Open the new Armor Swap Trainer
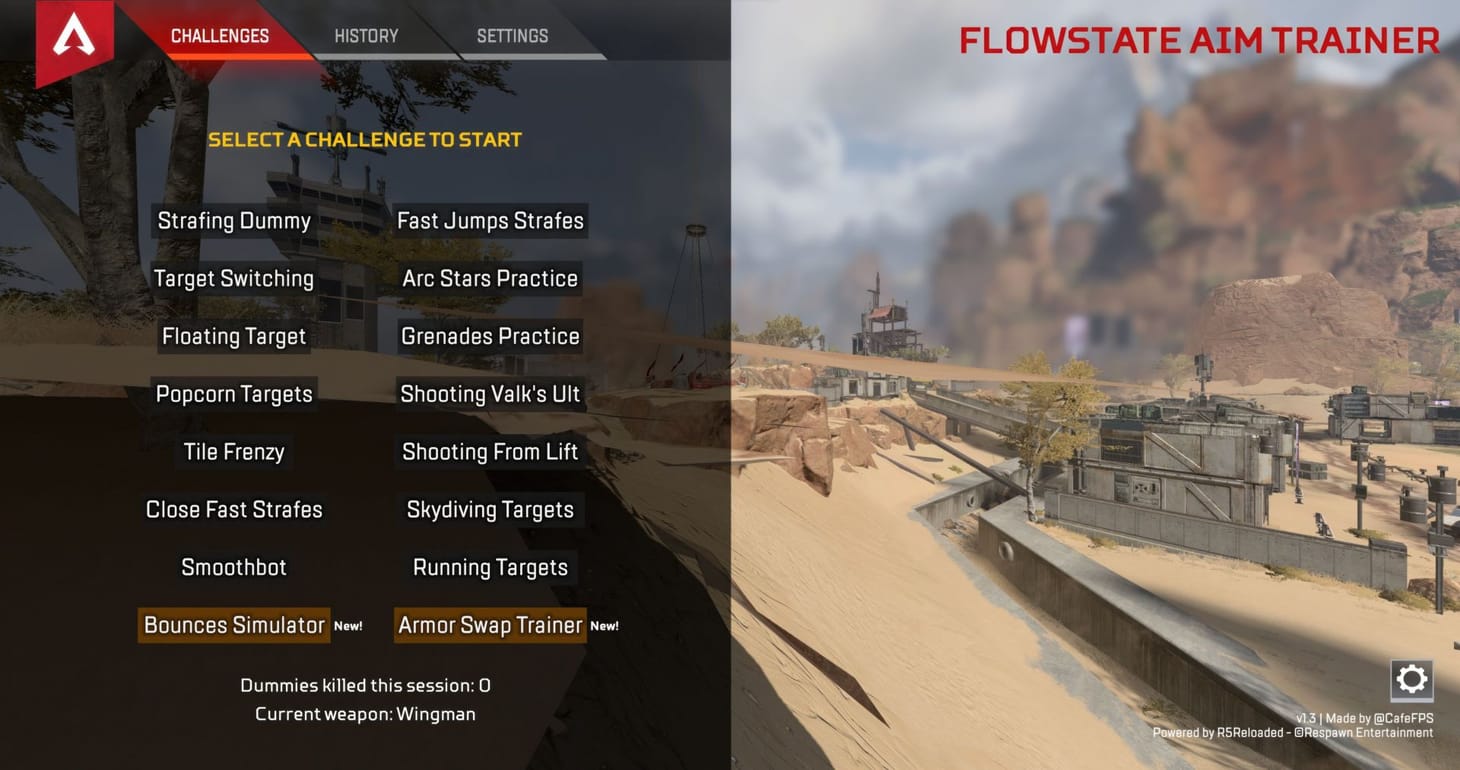Screen dimensions: 1460x770 (490, 625)
